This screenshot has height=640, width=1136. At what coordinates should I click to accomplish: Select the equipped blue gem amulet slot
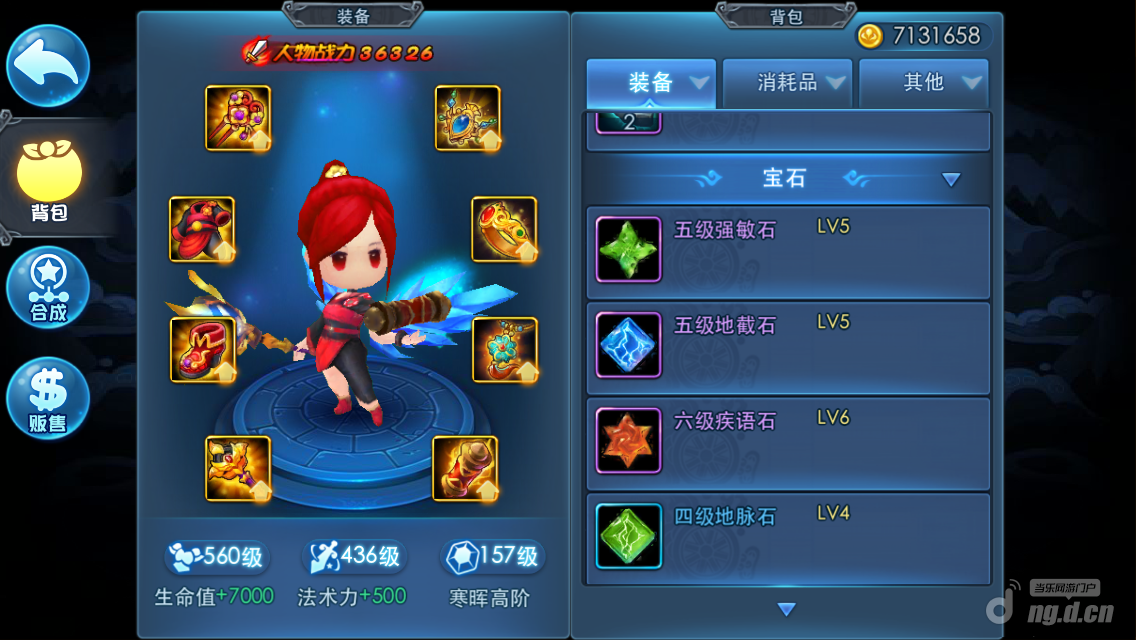pyautogui.click(x=468, y=118)
